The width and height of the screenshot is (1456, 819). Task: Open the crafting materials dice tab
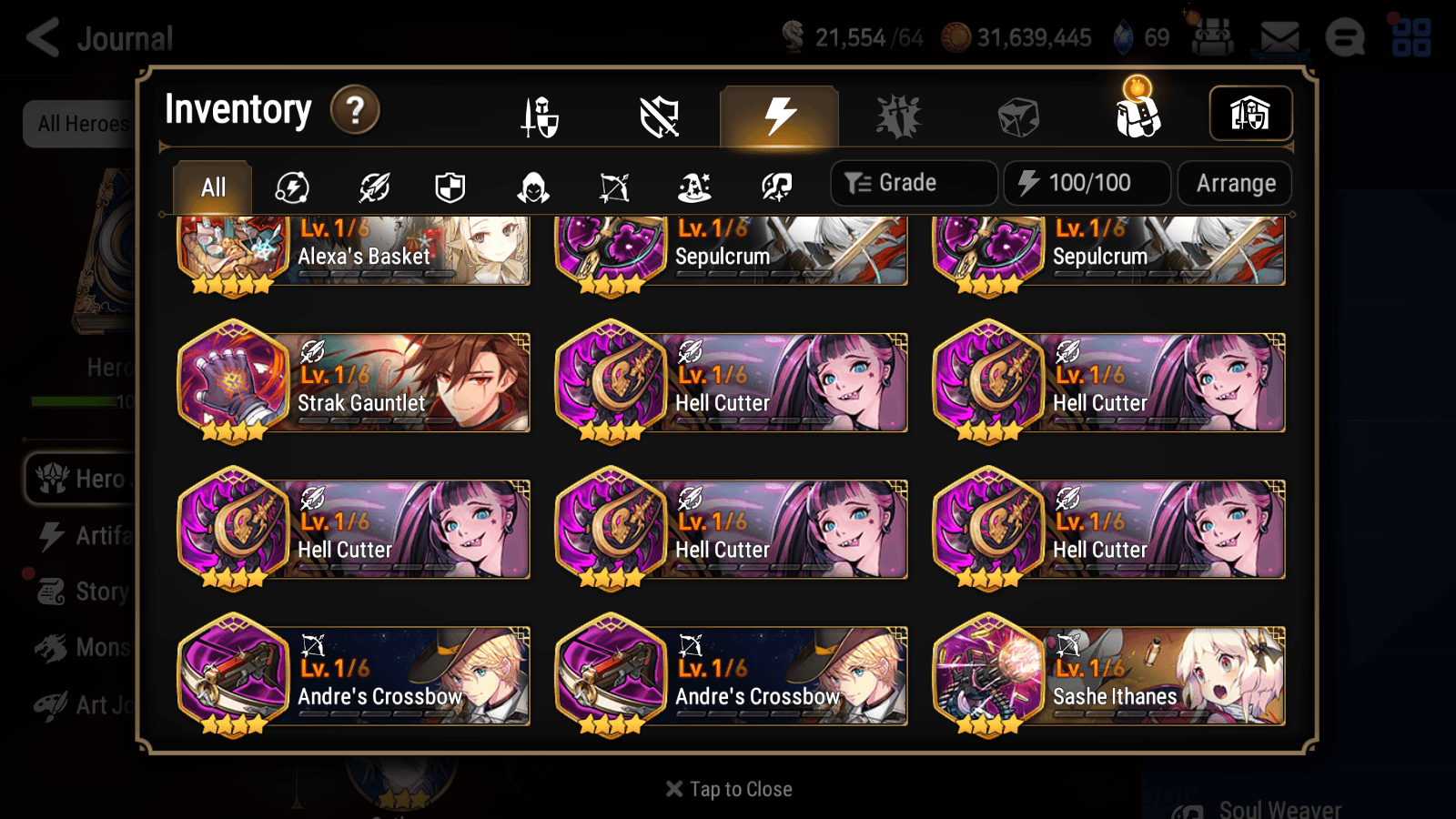coord(1019,116)
